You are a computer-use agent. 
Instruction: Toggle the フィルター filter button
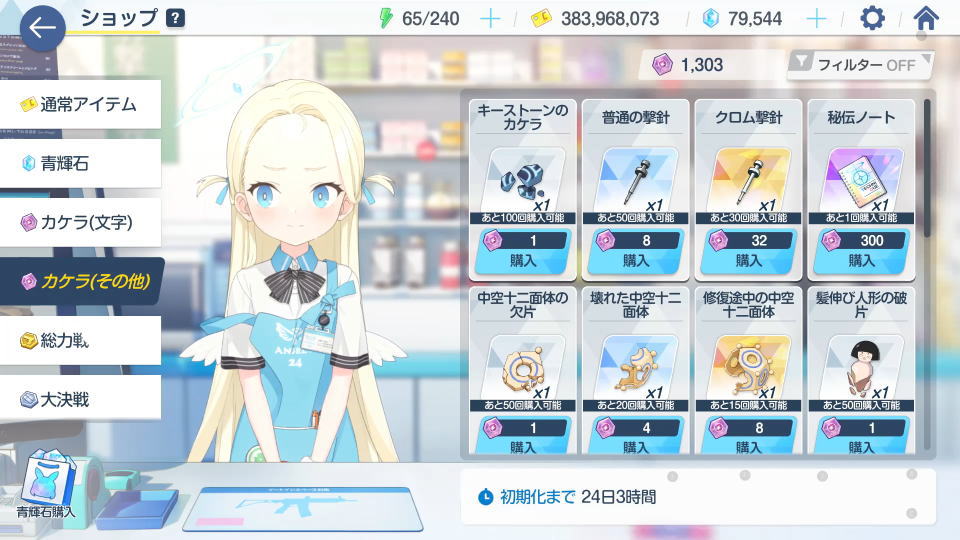click(x=859, y=65)
